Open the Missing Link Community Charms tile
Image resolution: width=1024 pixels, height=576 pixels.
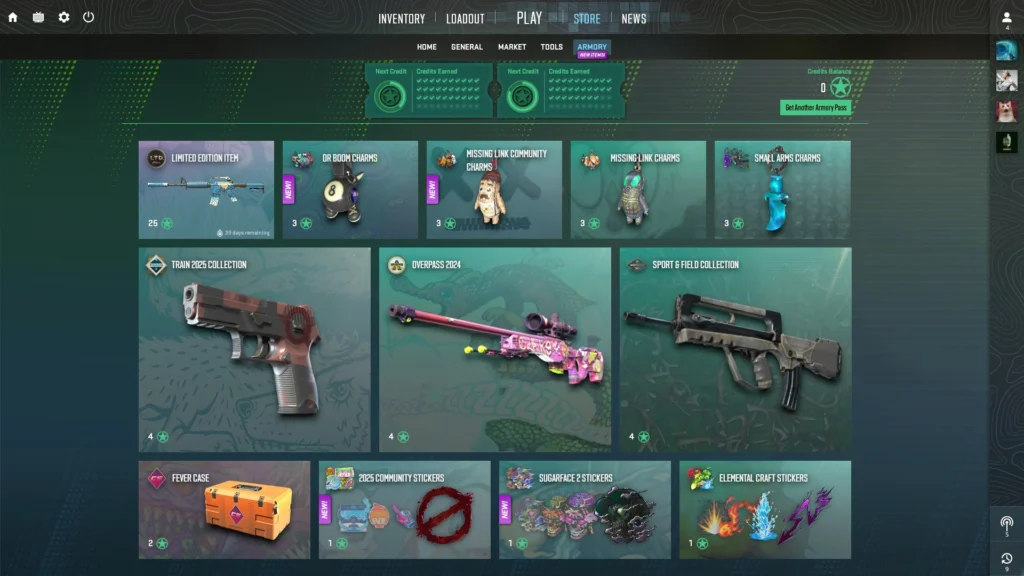(494, 189)
